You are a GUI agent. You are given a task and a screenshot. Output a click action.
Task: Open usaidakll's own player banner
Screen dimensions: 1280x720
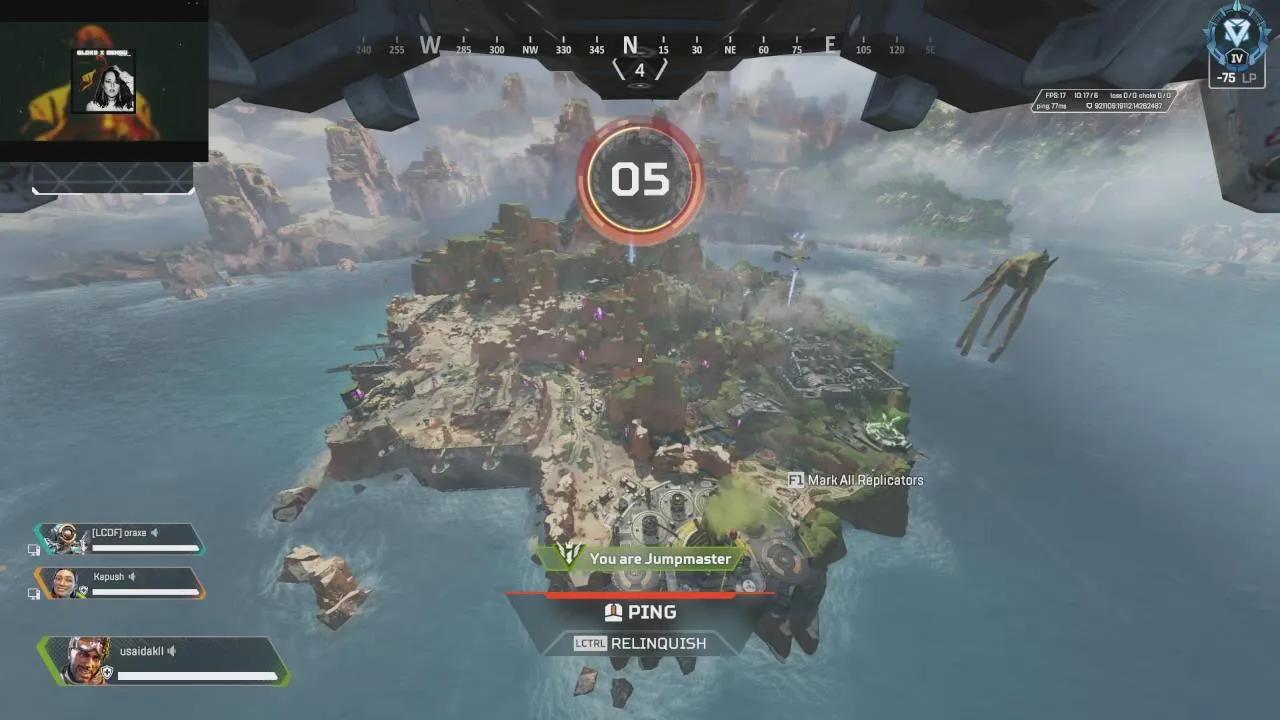pos(165,661)
